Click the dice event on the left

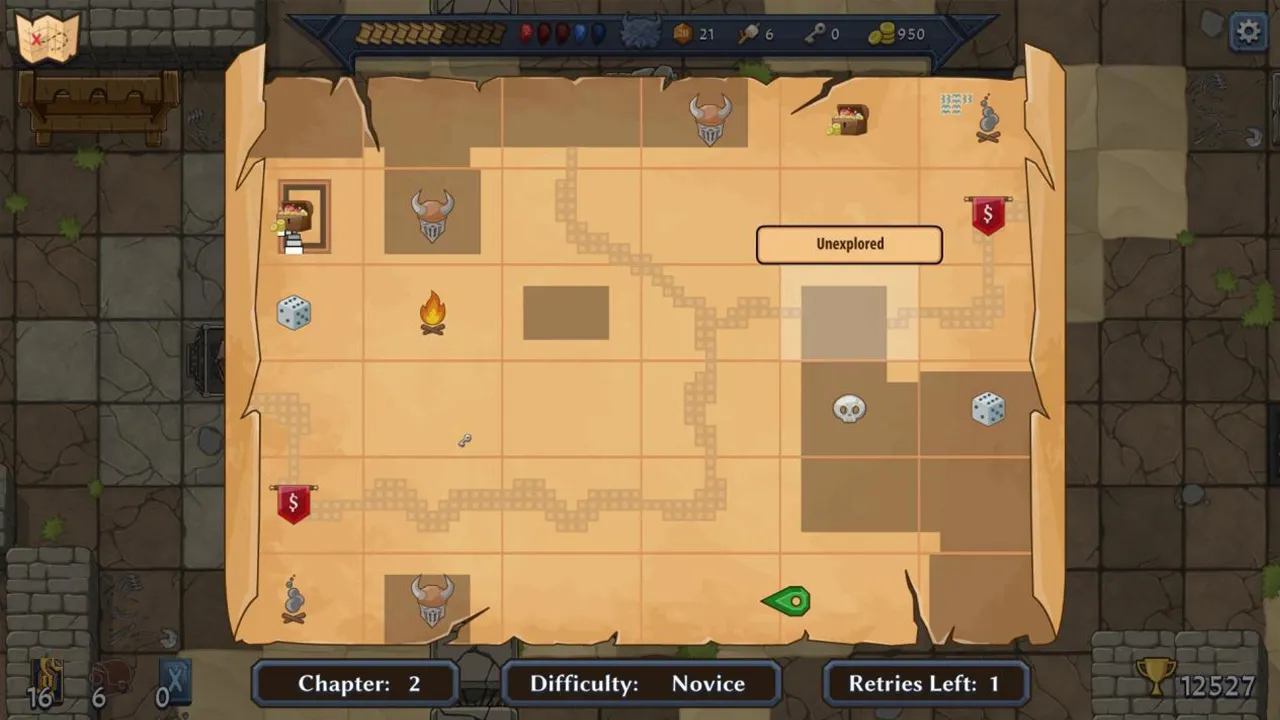tap(293, 313)
